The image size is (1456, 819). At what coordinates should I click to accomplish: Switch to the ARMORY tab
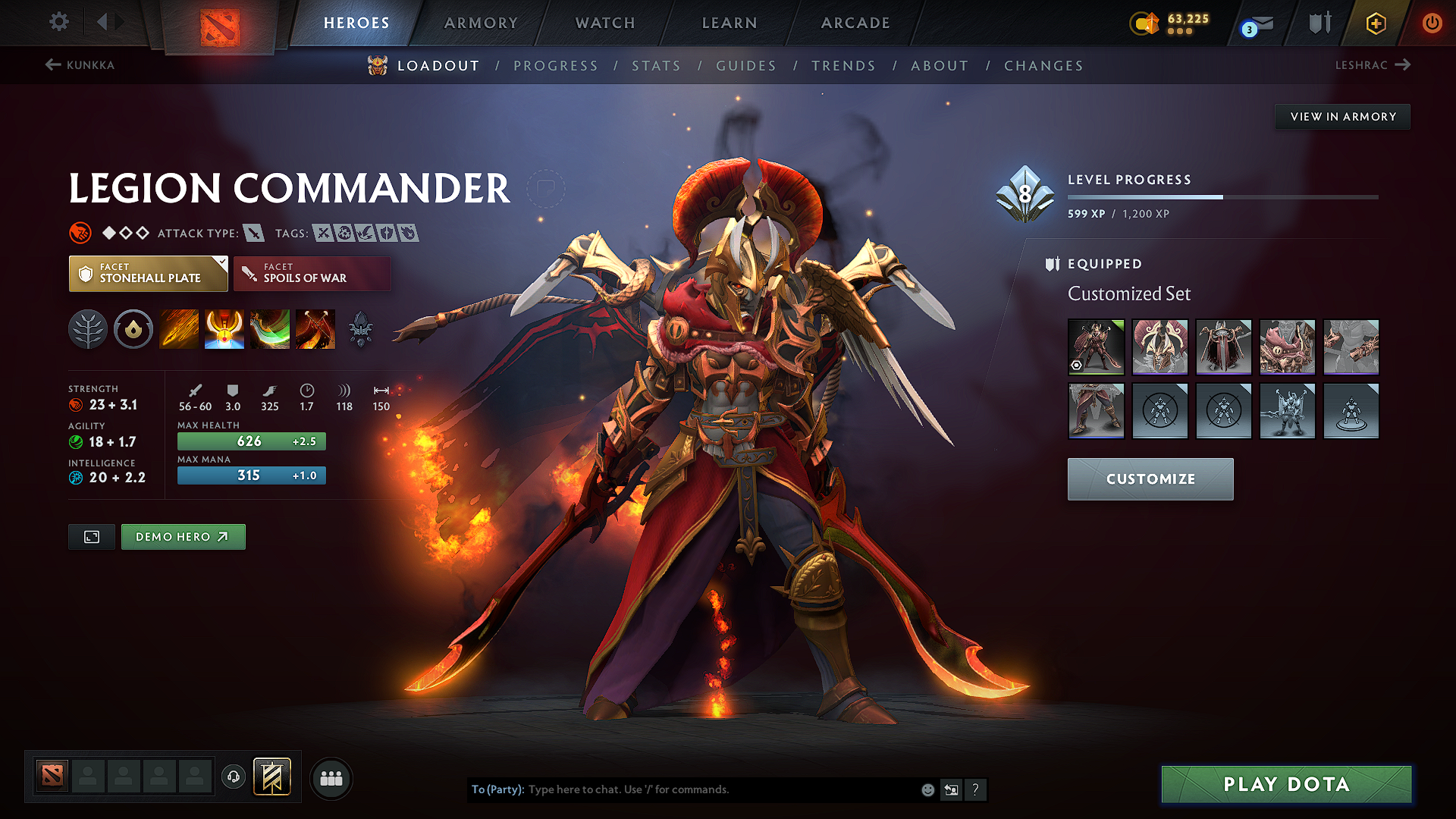[481, 23]
